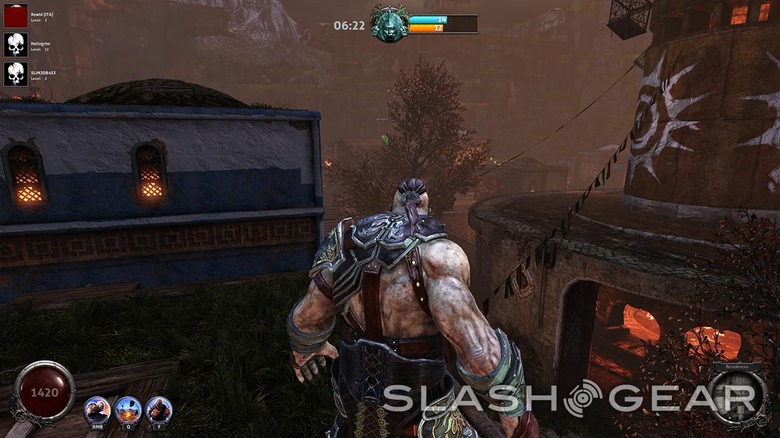Select Hellogrim's skull portrait
Screen dimensions: 780x438
click(x=15, y=44)
